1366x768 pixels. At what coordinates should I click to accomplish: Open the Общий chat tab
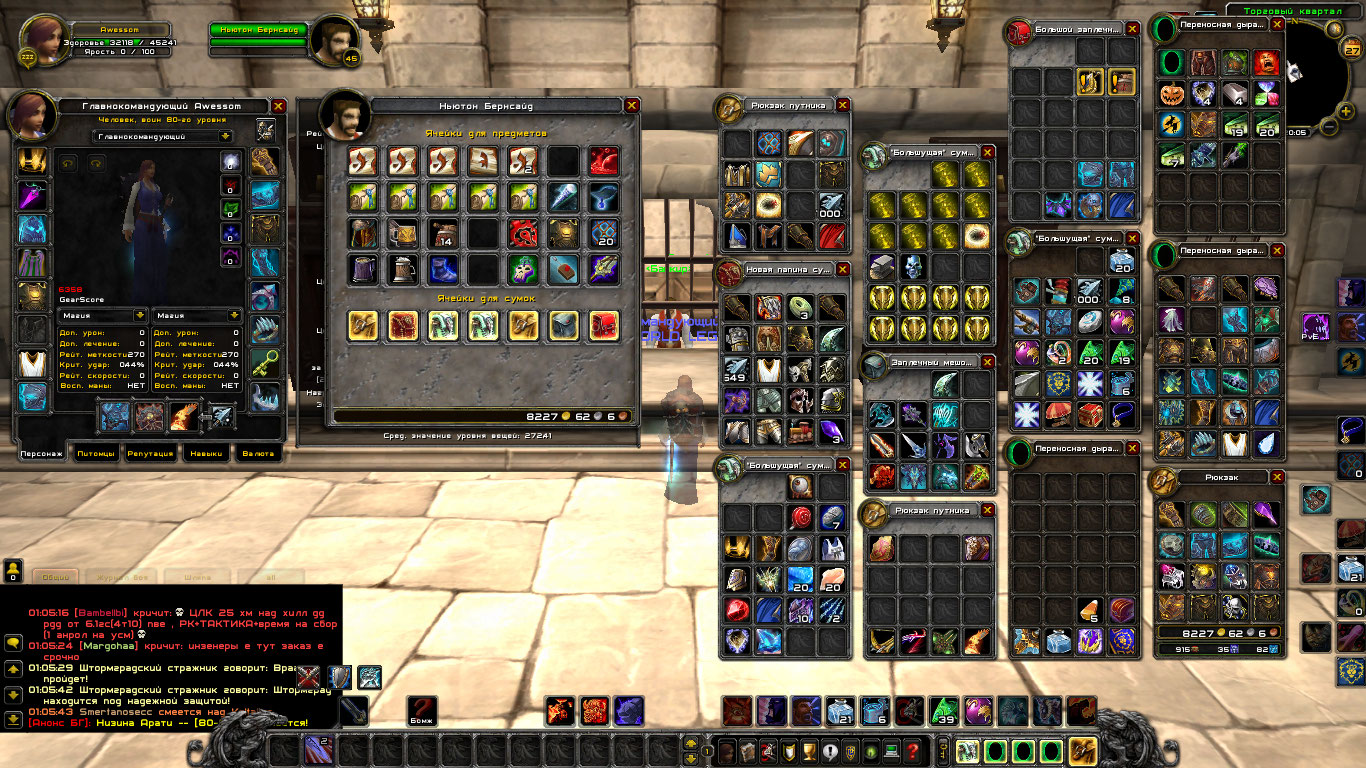click(56, 577)
